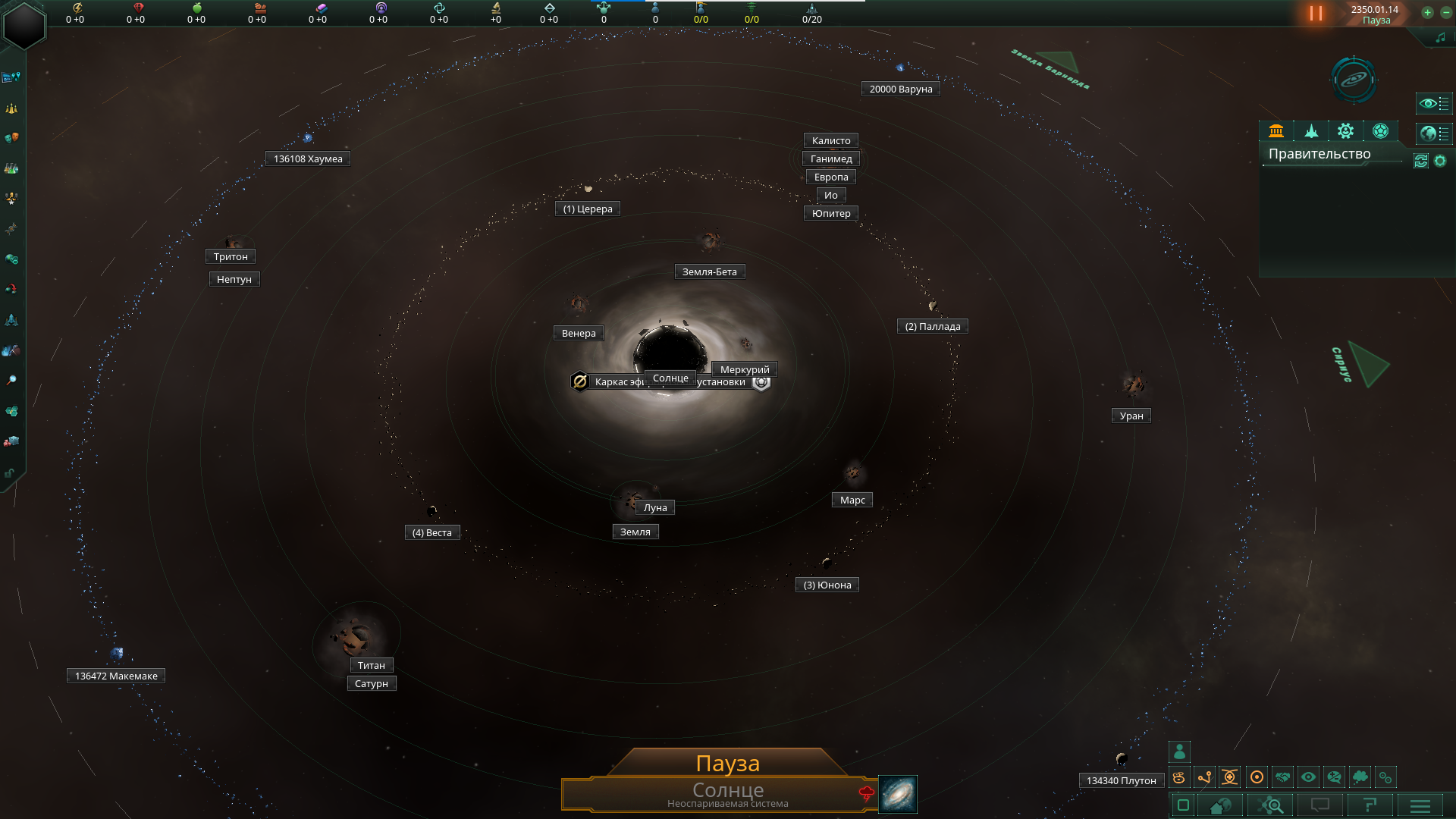
Task: Open the home planet shortcut button
Action: (x=1221, y=805)
